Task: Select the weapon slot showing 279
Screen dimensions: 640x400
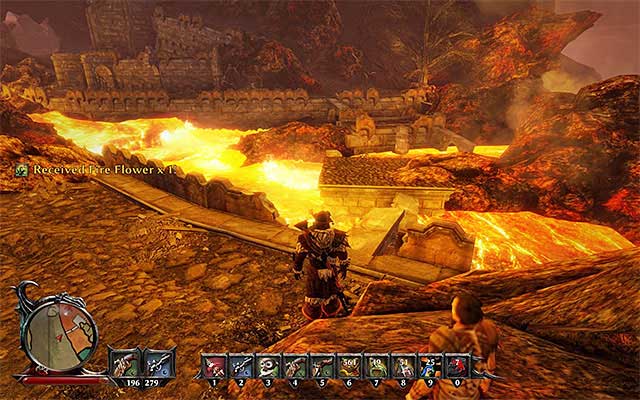Action: (x=159, y=362)
